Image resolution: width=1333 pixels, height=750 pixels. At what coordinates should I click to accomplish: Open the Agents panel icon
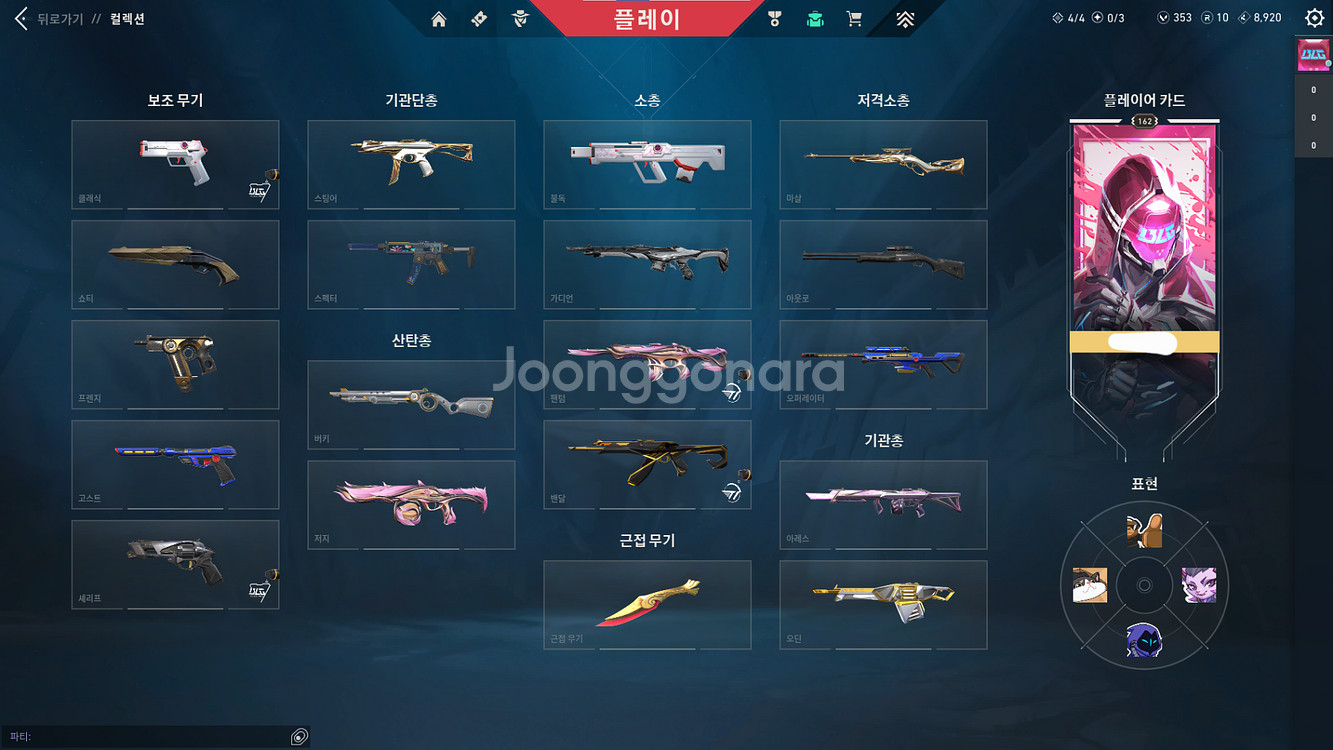(x=519, y=17)
